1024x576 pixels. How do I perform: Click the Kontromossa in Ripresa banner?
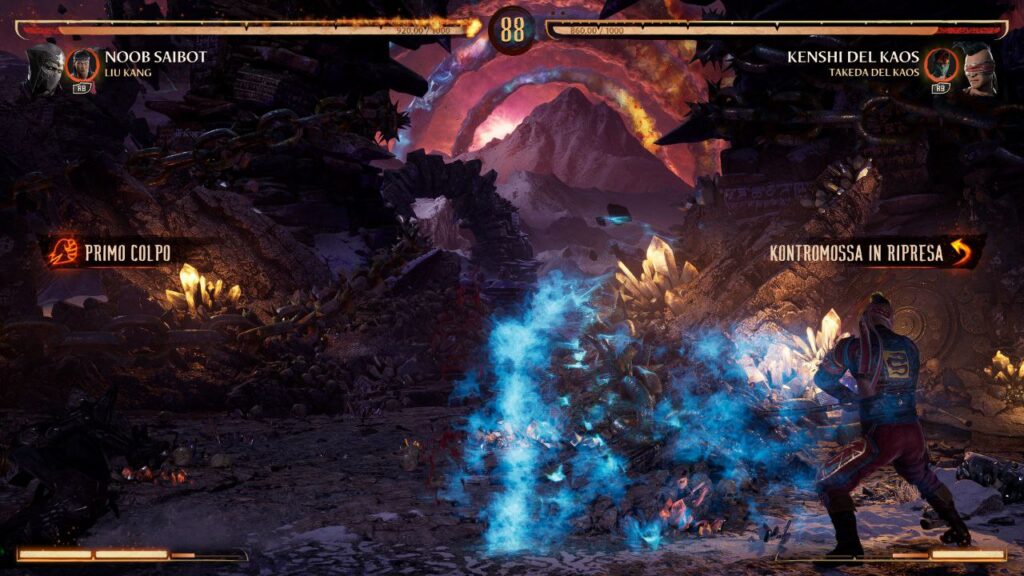[870, 252]
